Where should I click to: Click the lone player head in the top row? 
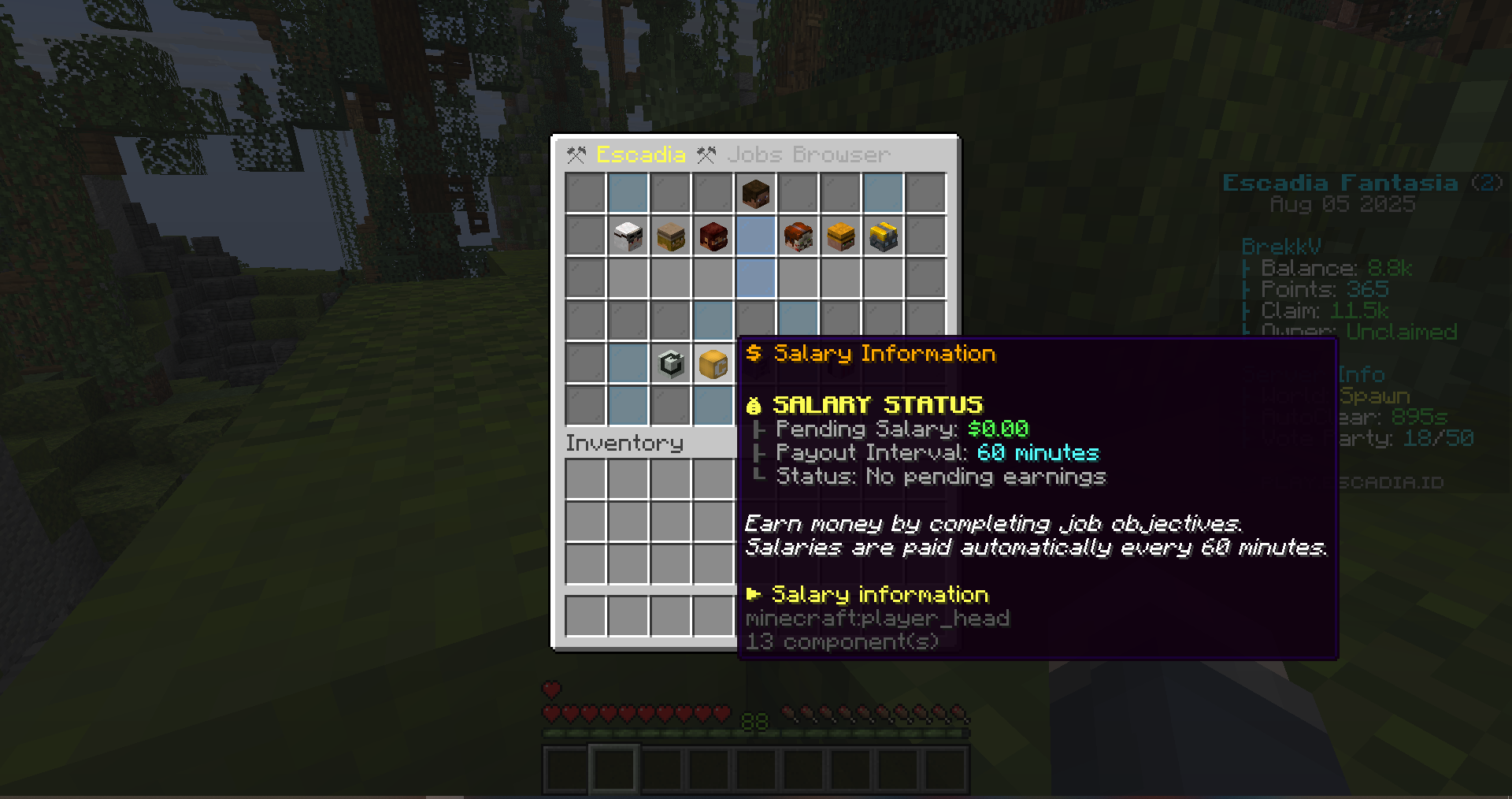[756, 193]
